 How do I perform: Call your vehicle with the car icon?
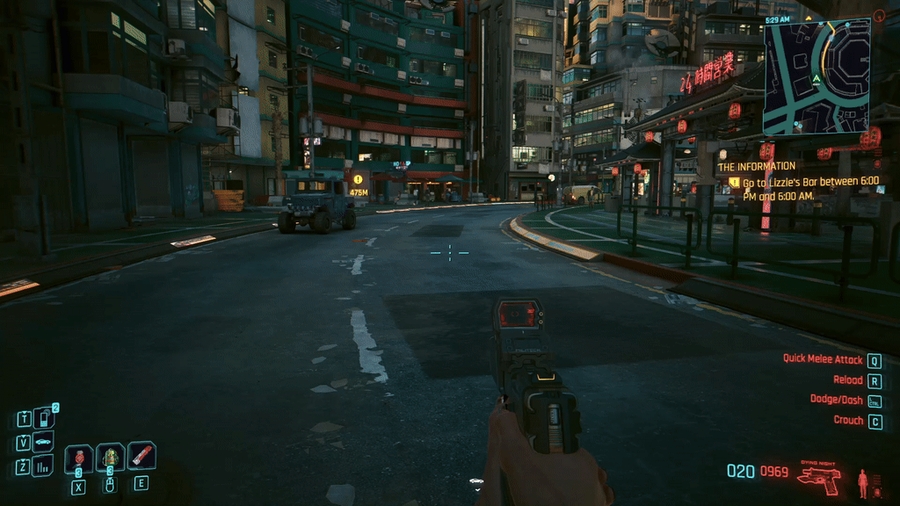coord(43,442)
